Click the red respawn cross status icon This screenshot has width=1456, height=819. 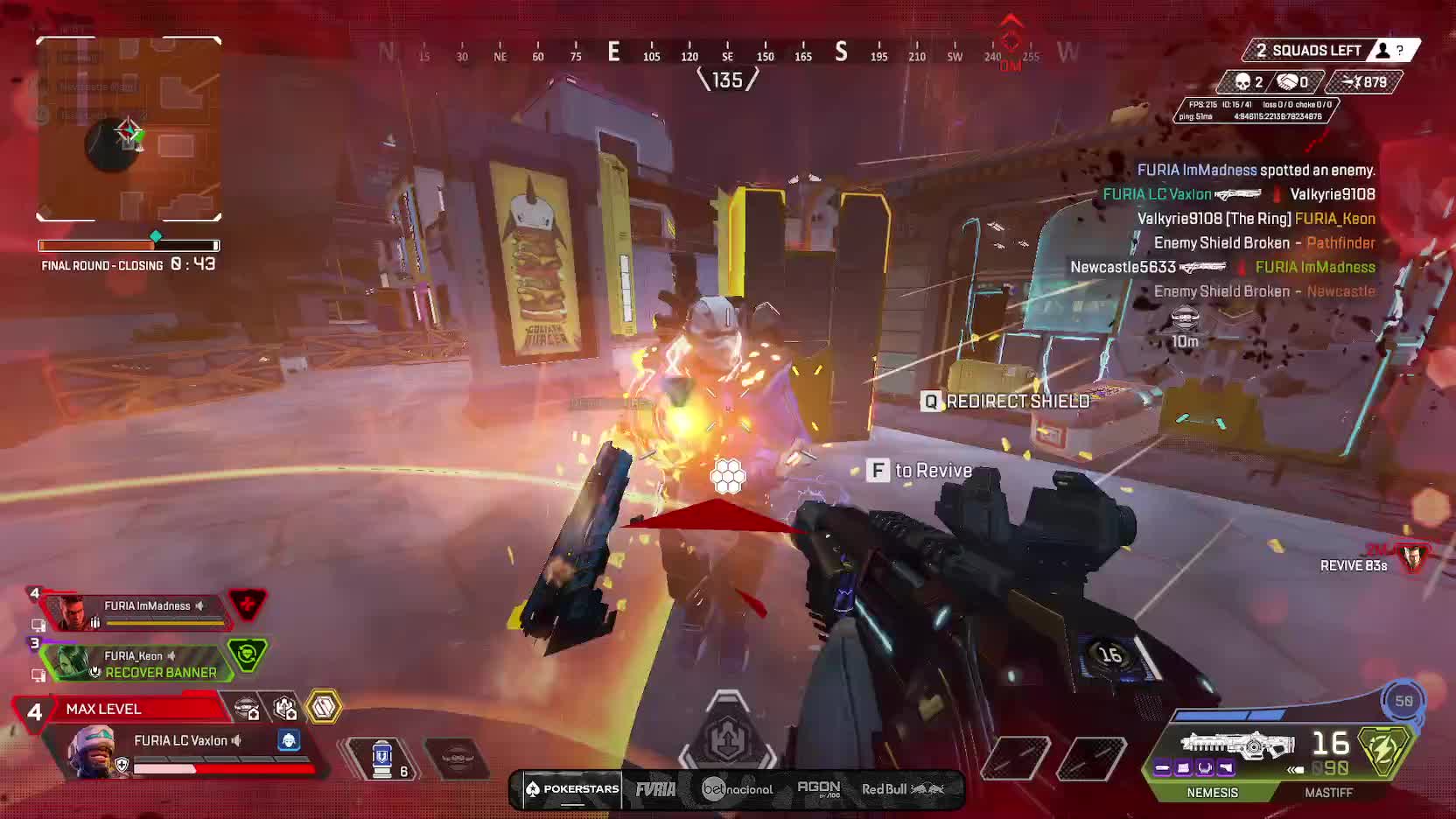(247, 604)
